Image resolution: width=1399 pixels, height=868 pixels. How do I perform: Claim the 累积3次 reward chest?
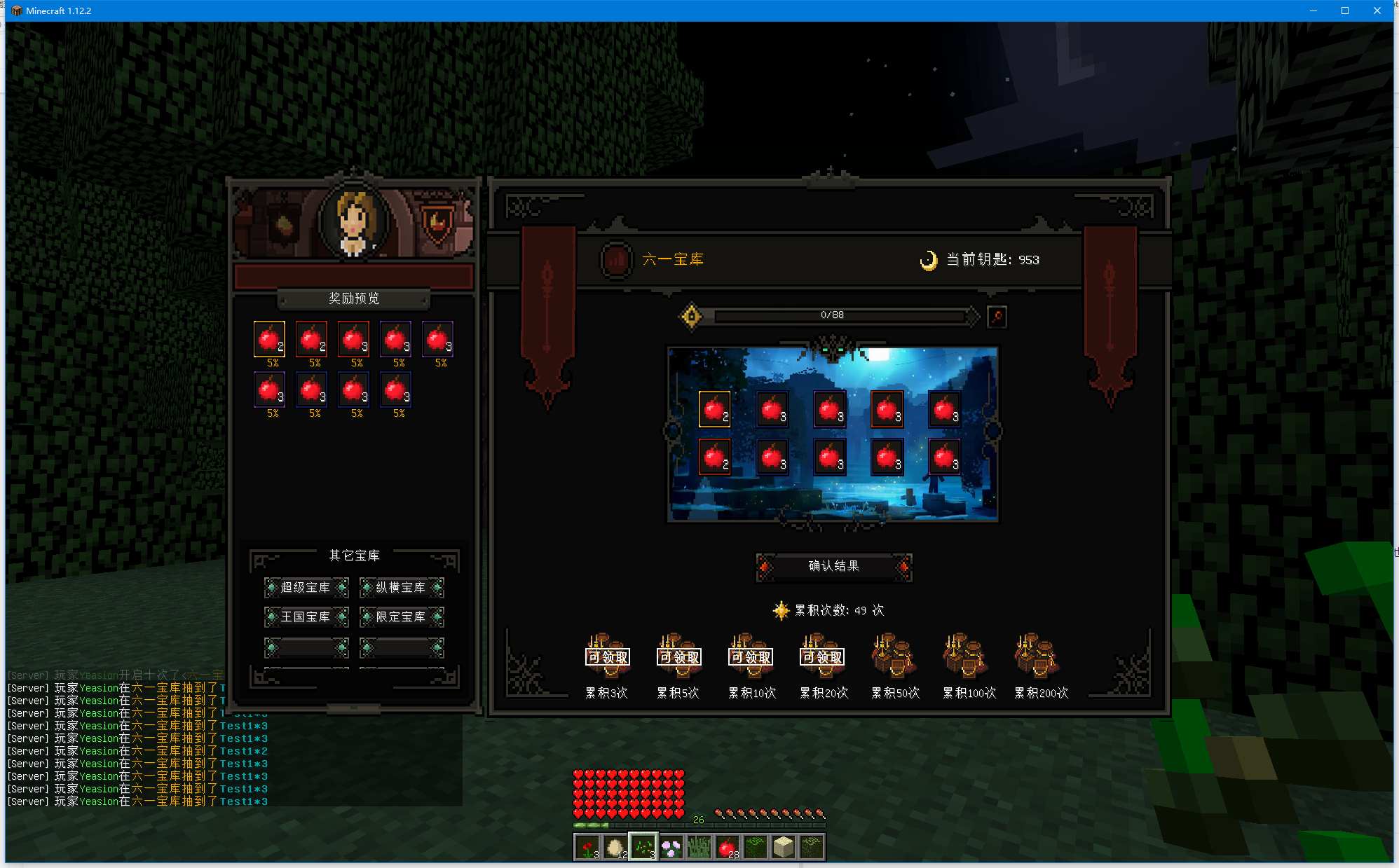607,656
